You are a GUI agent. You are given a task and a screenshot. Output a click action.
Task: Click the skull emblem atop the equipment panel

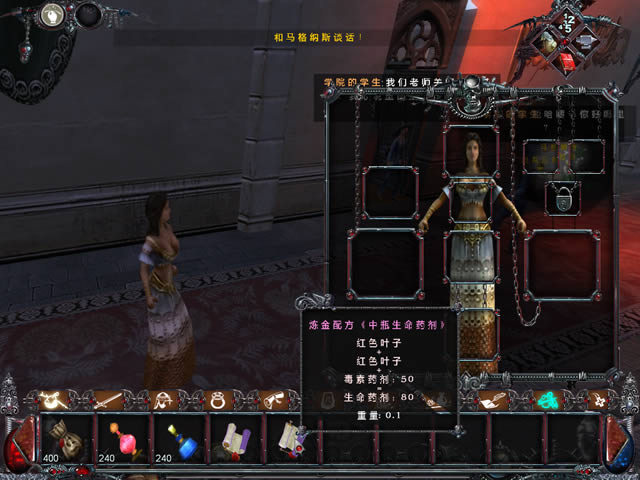(x=470, y=98)
